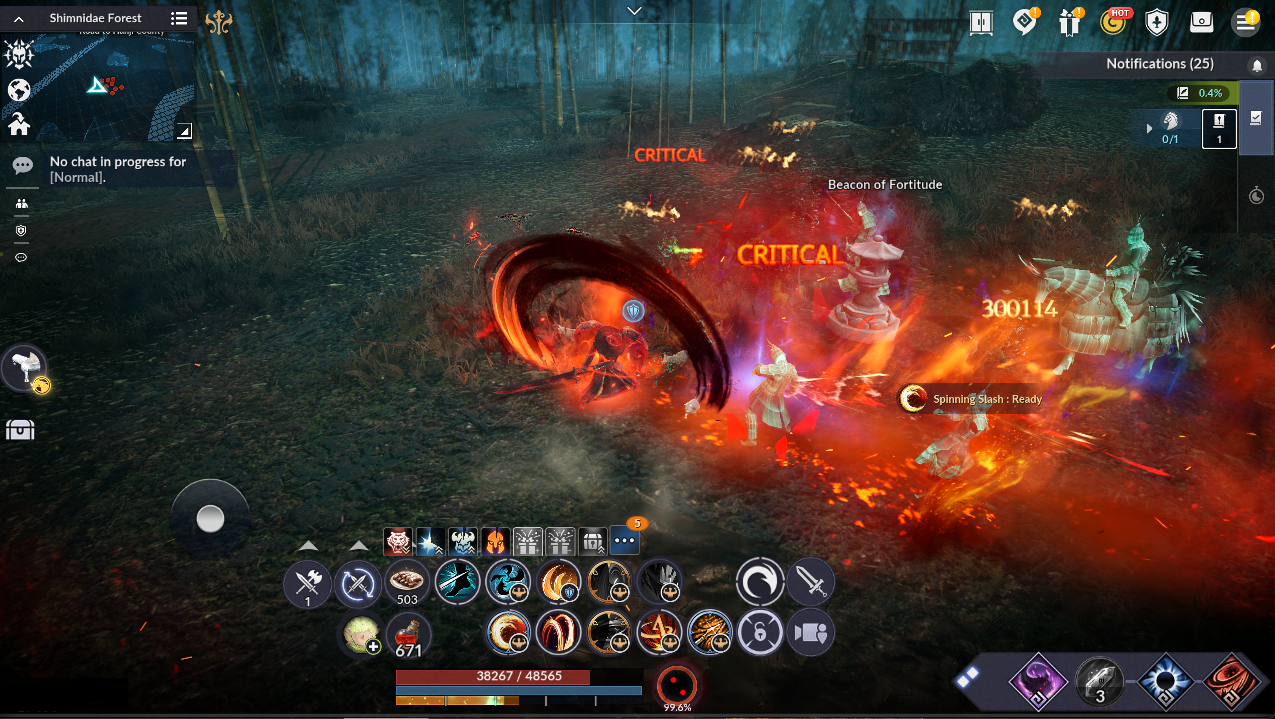Open the HOT gold coin shop
1275x719 pixels.
point(1113,22)
